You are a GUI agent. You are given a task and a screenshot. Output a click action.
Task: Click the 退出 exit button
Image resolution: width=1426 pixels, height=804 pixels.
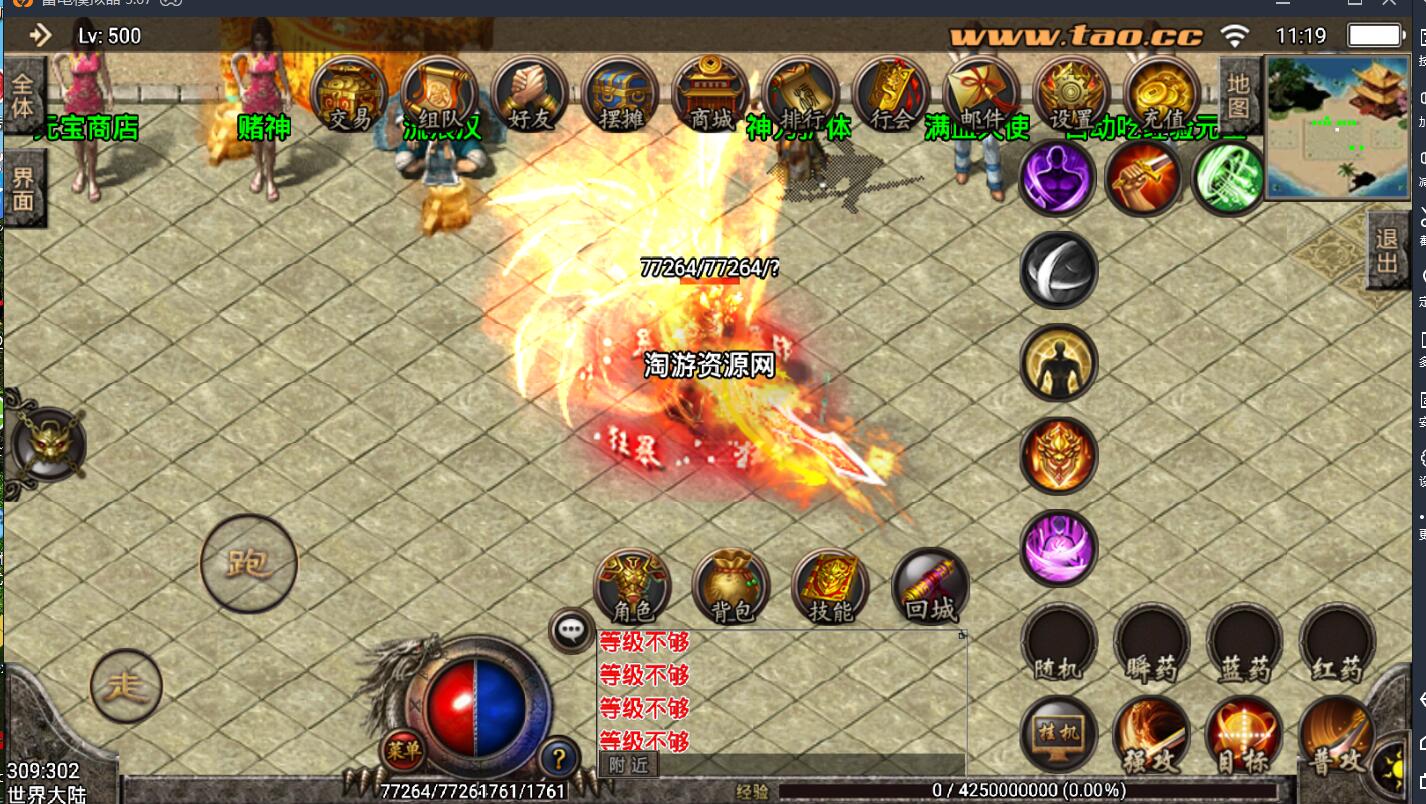(x=1387, y=251)
